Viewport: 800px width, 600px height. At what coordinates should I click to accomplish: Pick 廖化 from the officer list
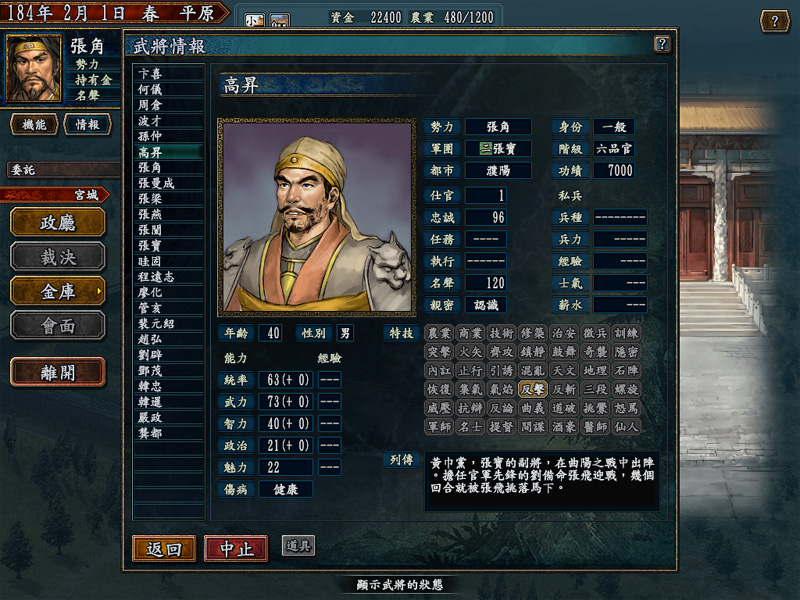pyautogui.click(x=151, y=293)
